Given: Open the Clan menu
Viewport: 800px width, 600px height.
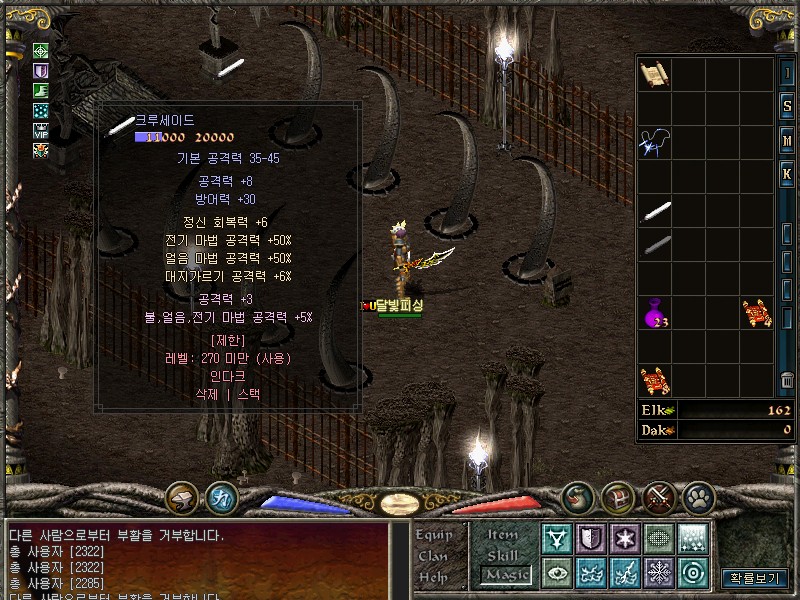Looking at the screenshot, I should [434, 556].
